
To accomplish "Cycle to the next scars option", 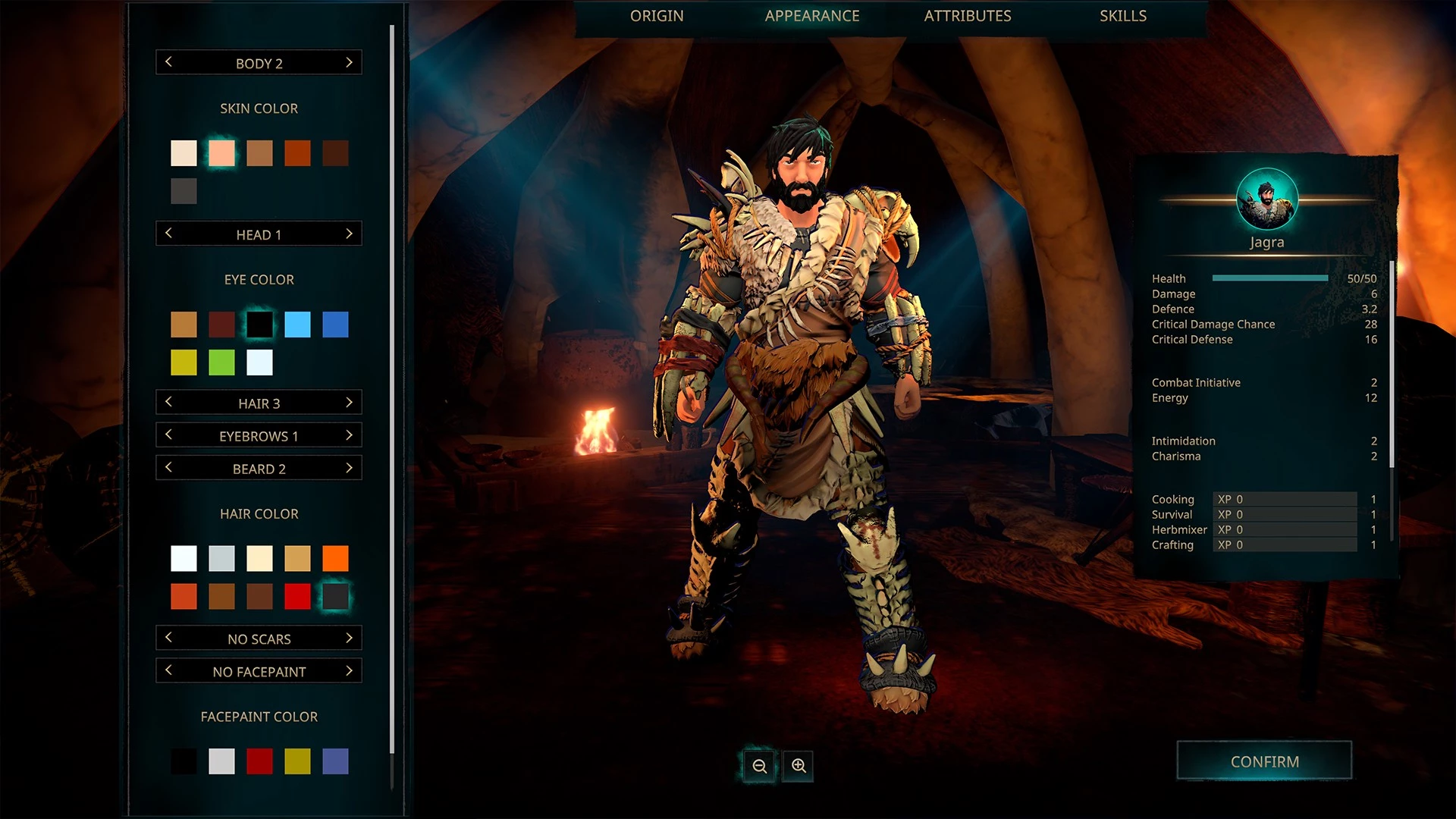I will pos(349,639).
